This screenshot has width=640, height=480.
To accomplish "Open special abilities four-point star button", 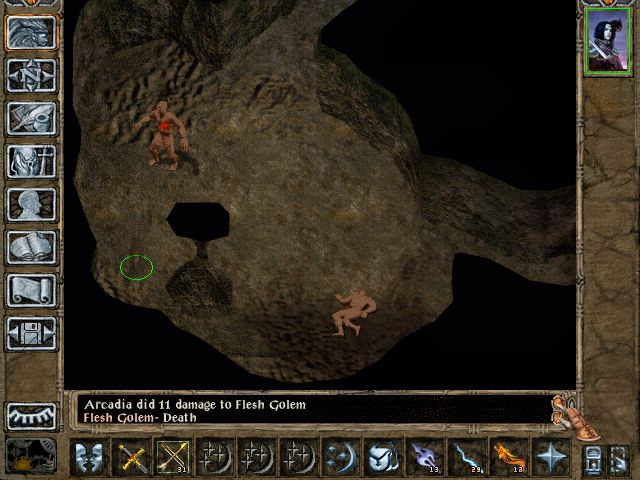I will click(x=549, y=457).
